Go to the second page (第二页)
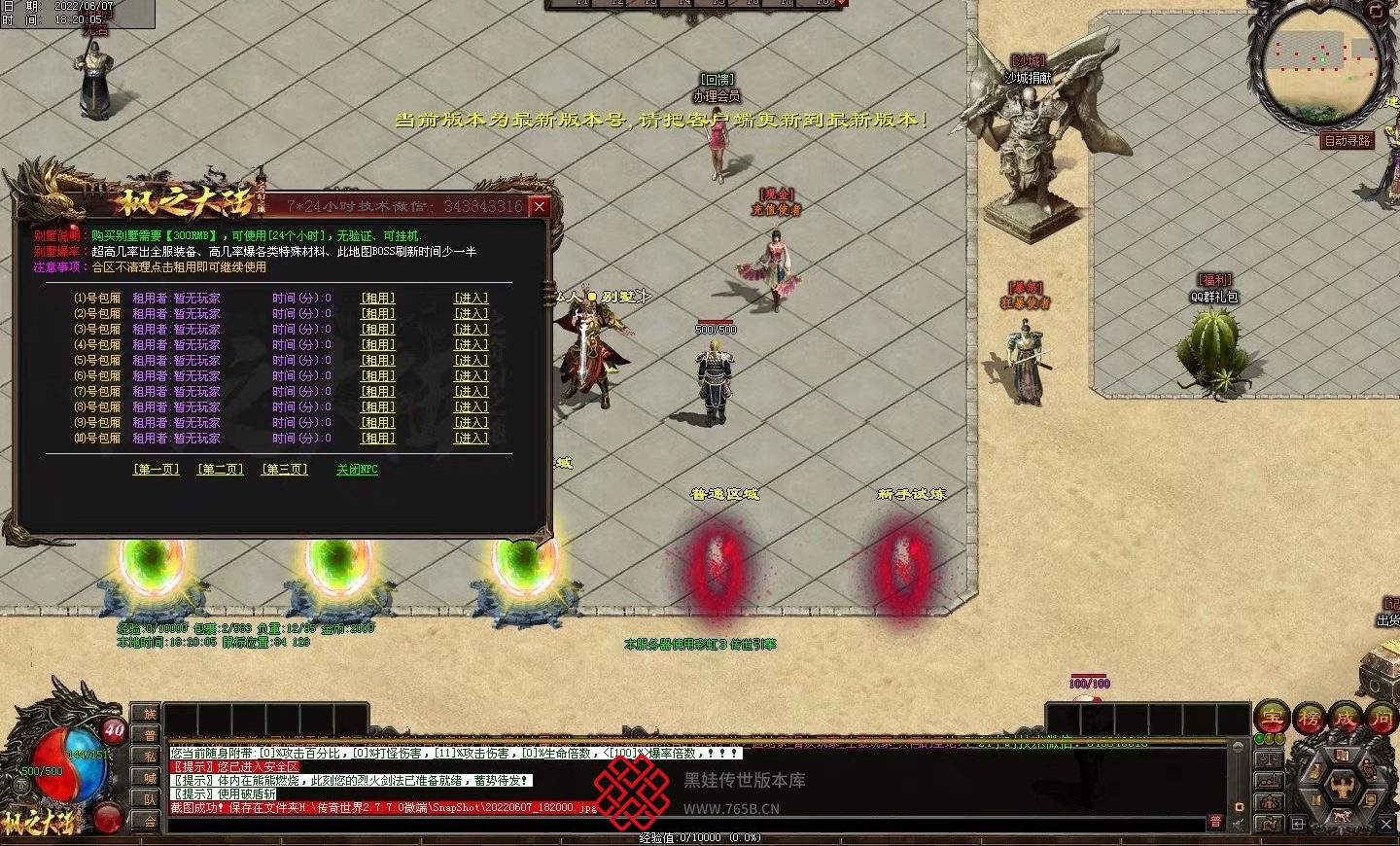This screenshot has height=846, width=1400. 221,470
